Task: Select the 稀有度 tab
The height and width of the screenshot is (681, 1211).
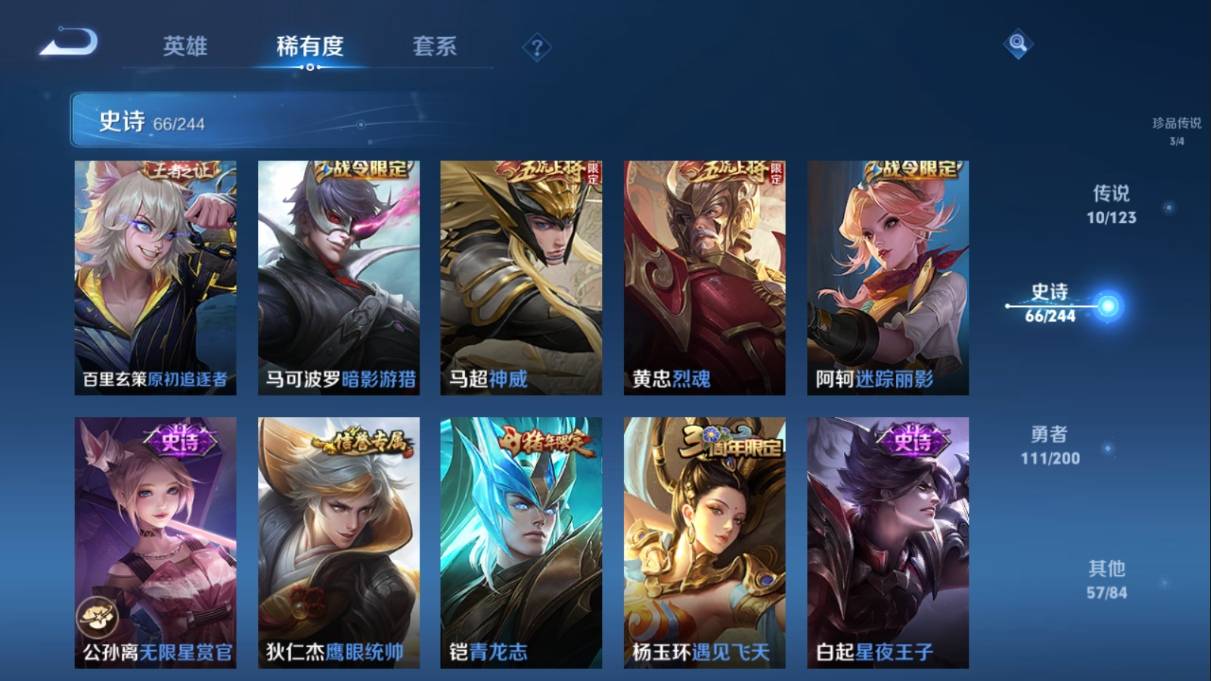Action: 310,46
